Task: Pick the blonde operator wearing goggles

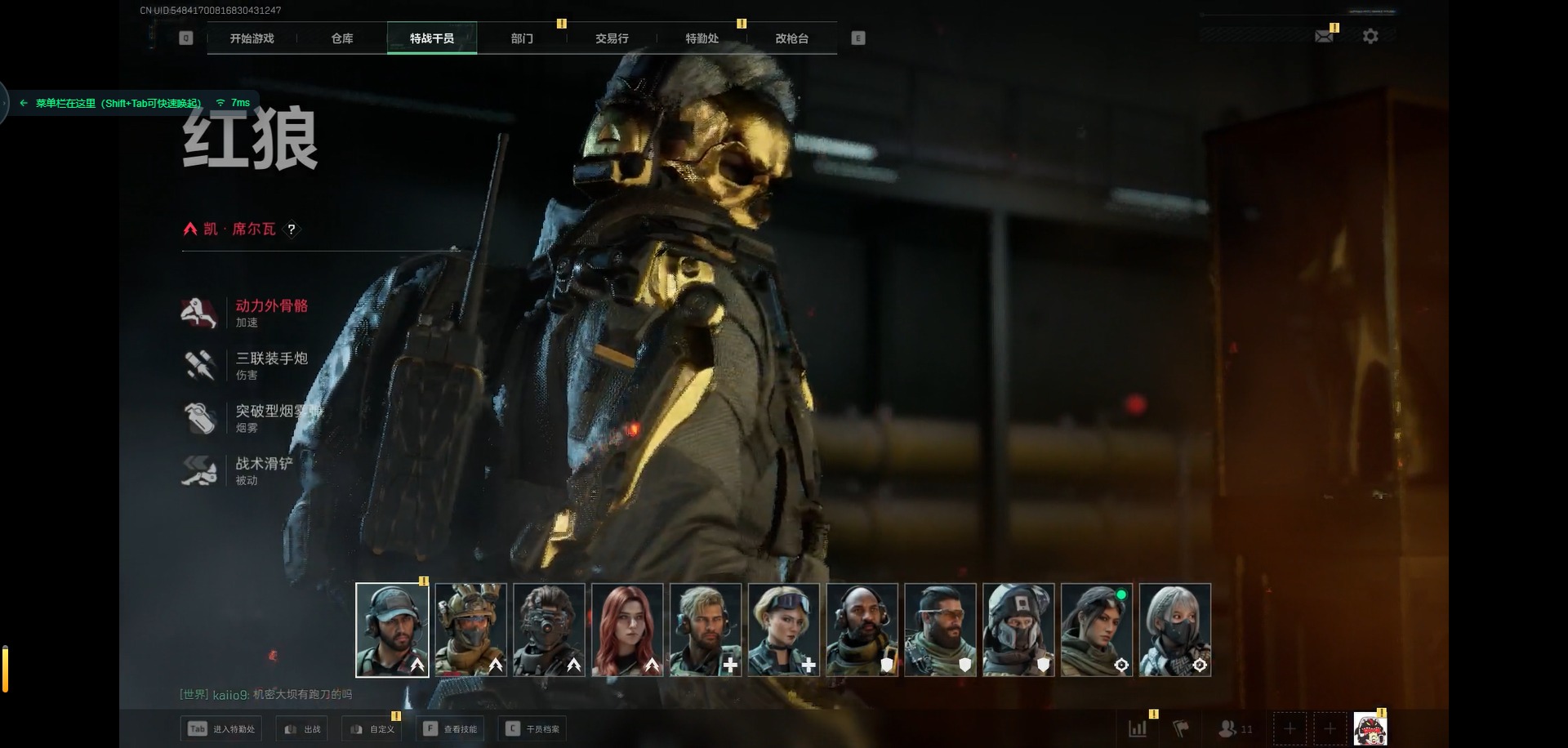Action: (784, 630)
